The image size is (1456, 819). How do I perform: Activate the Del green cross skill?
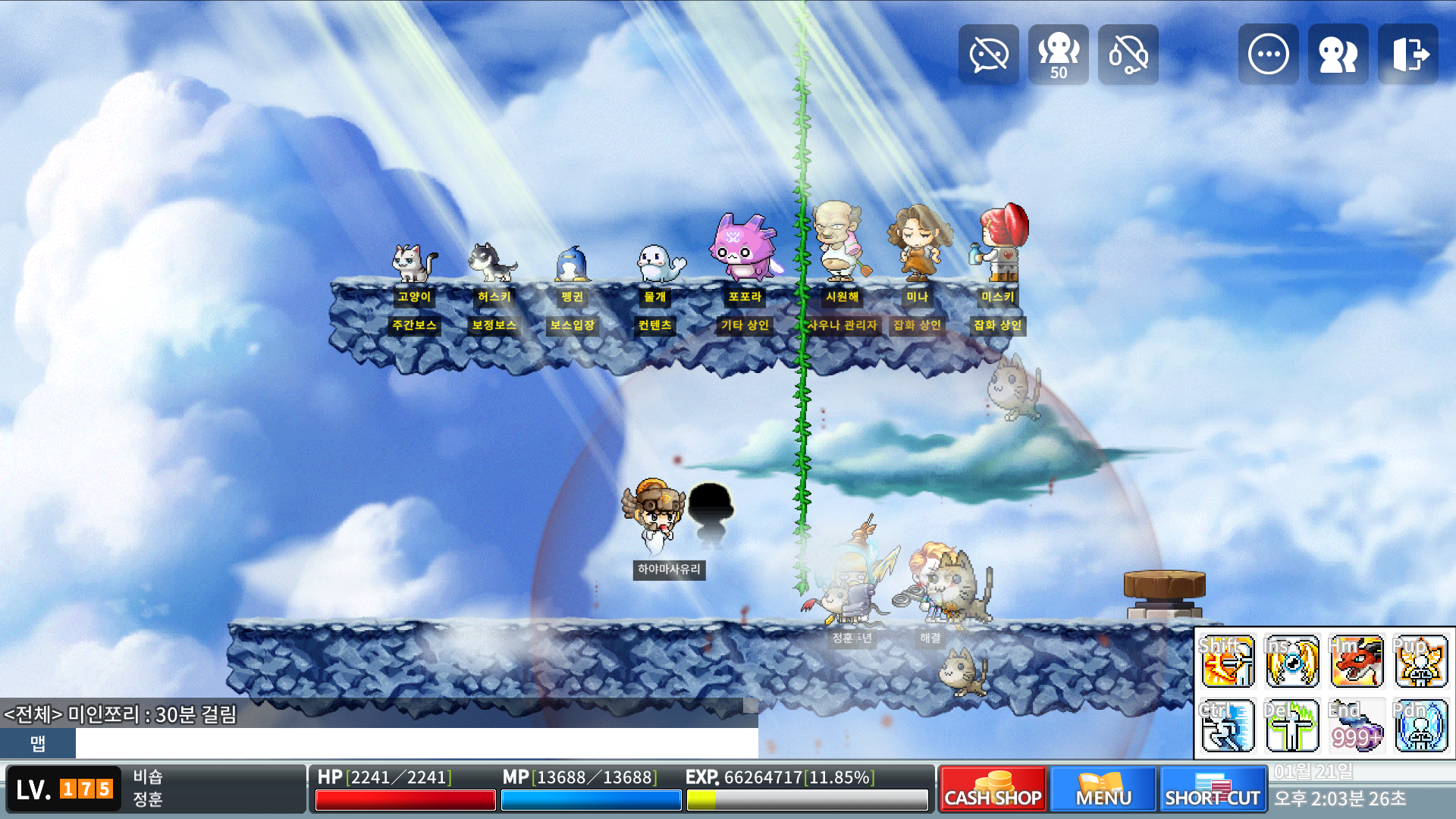pos(1292,726)
